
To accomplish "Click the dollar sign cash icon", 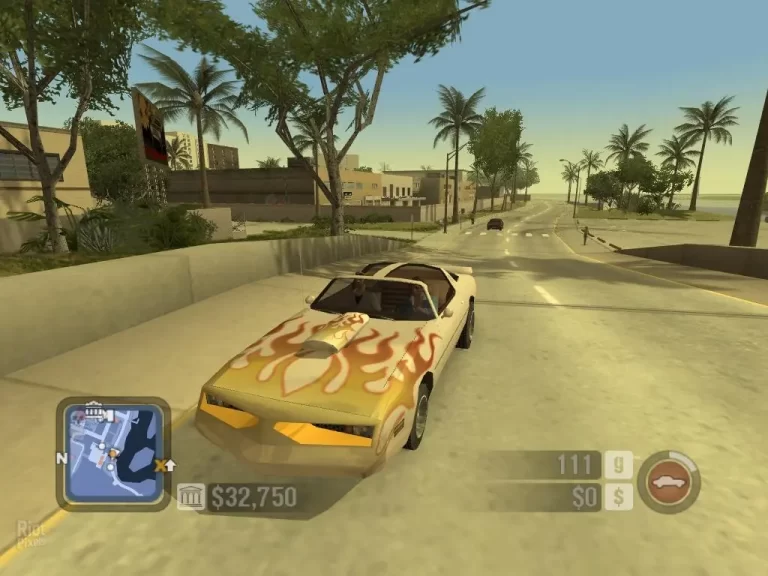I will pos(618,497).
